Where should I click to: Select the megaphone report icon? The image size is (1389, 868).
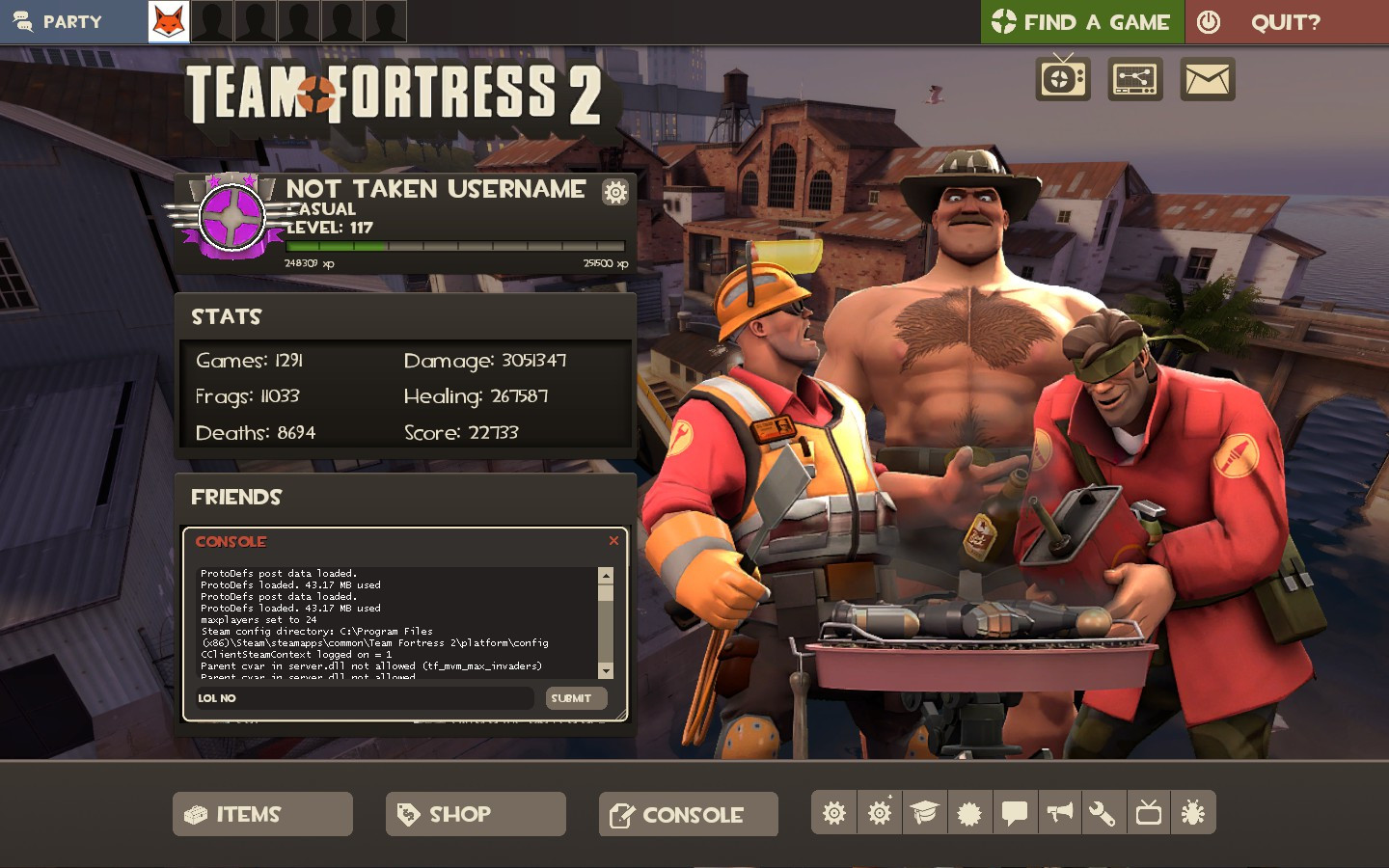click(x=1059, y=813)
